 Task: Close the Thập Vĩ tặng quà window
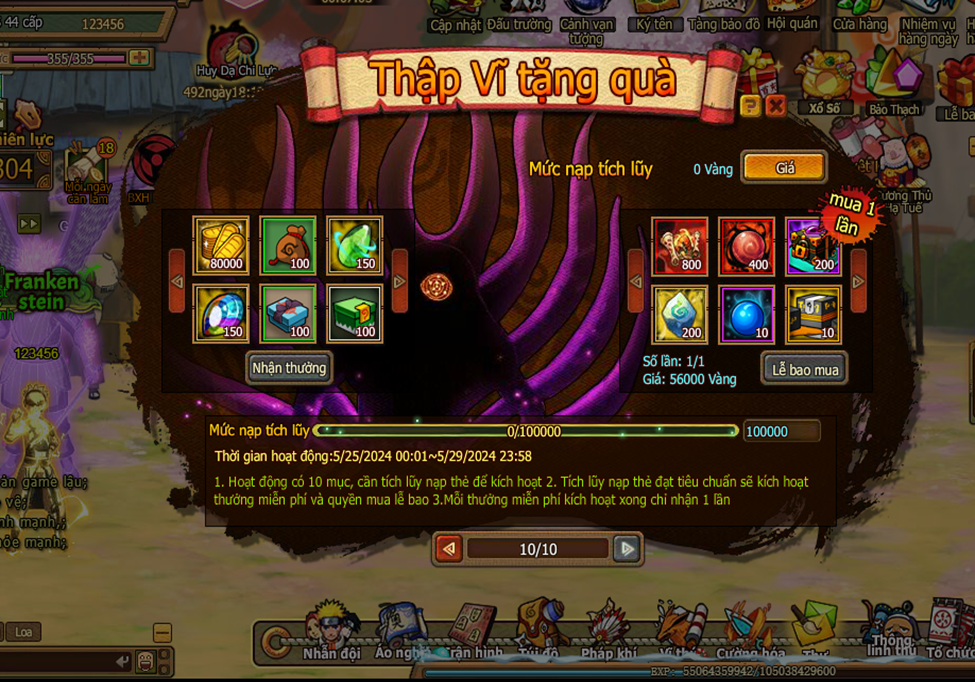tap(775, 105)
